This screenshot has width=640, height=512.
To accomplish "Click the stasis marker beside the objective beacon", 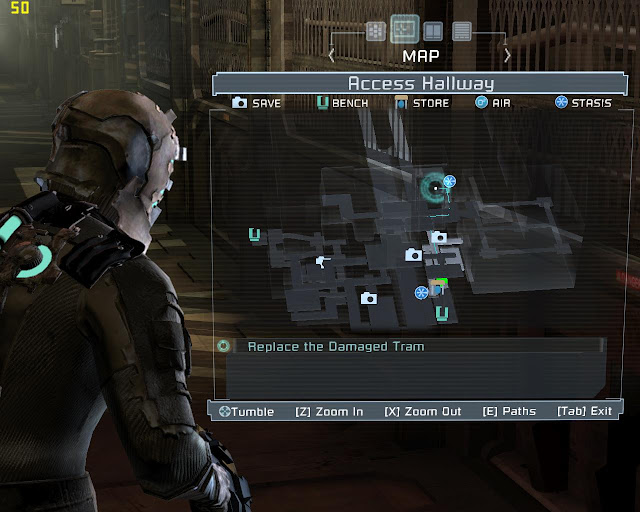I will click(x=450, y=182).
